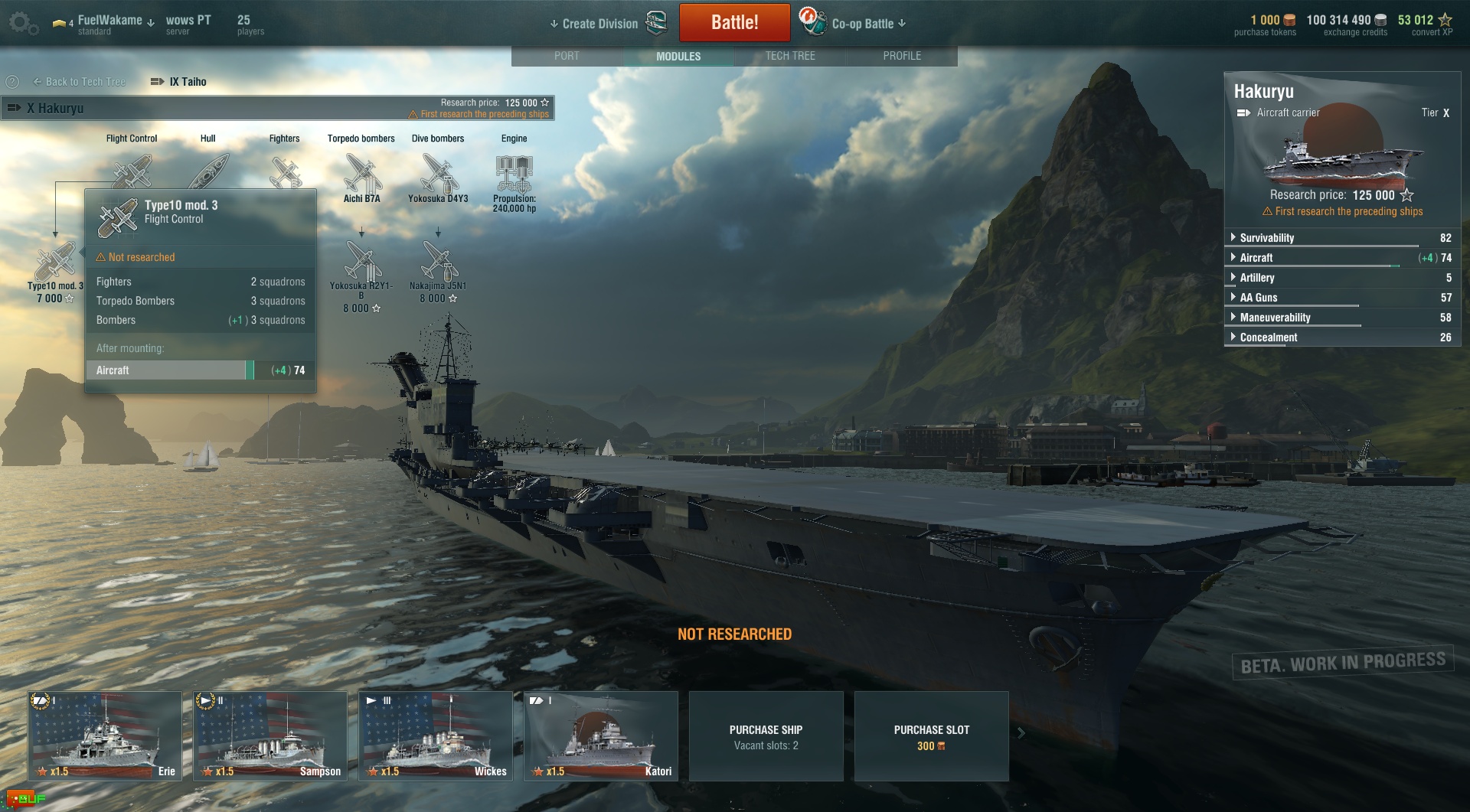The height and width of the screenshot is (812, 1470).
Task: Open the Co-op Battle mode dropdown
Action: pos(868,24)
